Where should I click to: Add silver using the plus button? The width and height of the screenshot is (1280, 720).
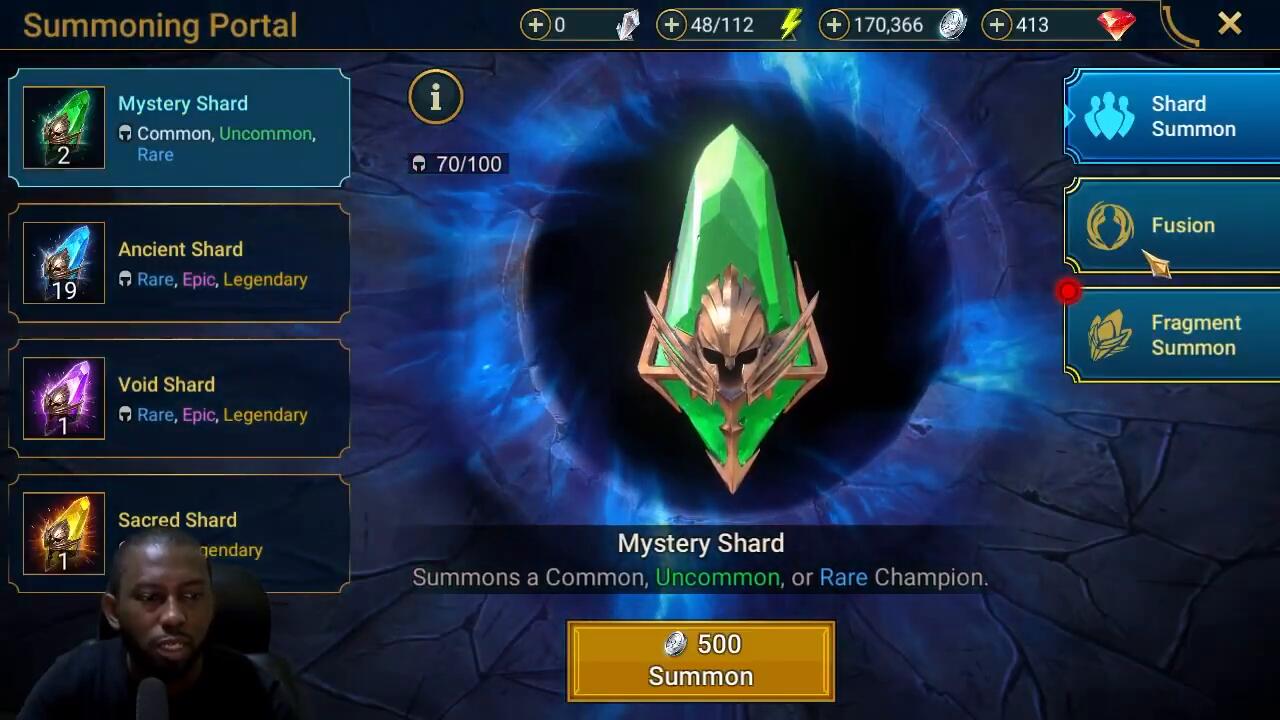point(834,25)
